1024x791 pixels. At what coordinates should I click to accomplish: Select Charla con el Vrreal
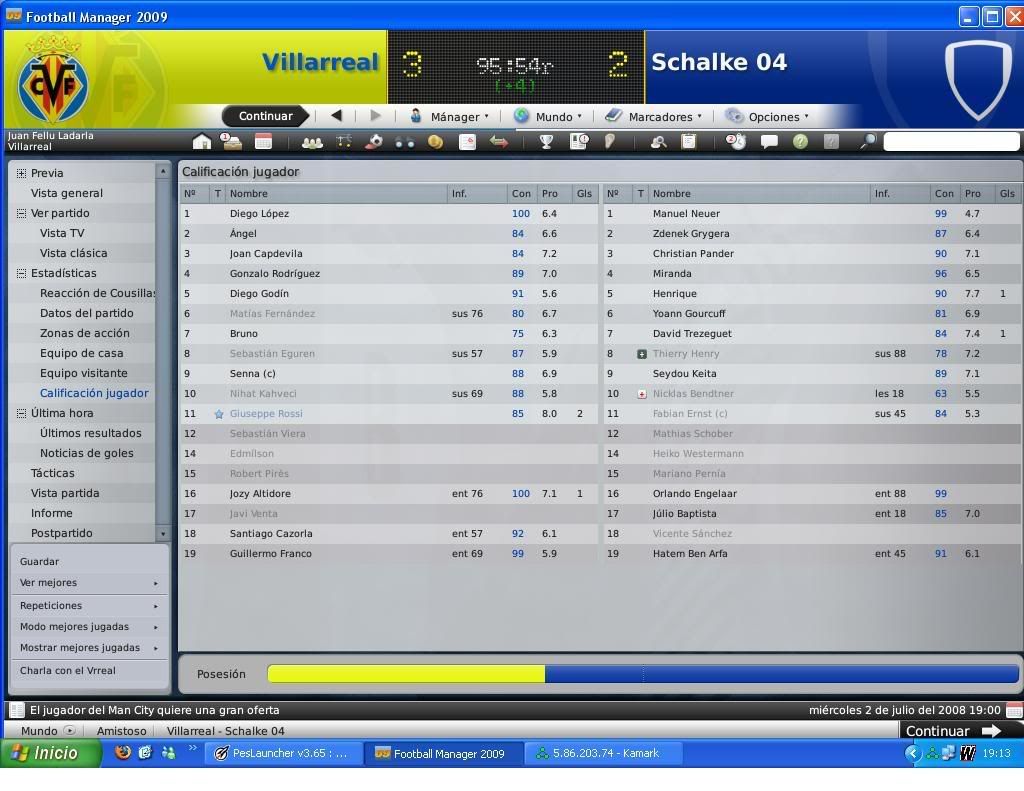(x=68, y=670)
